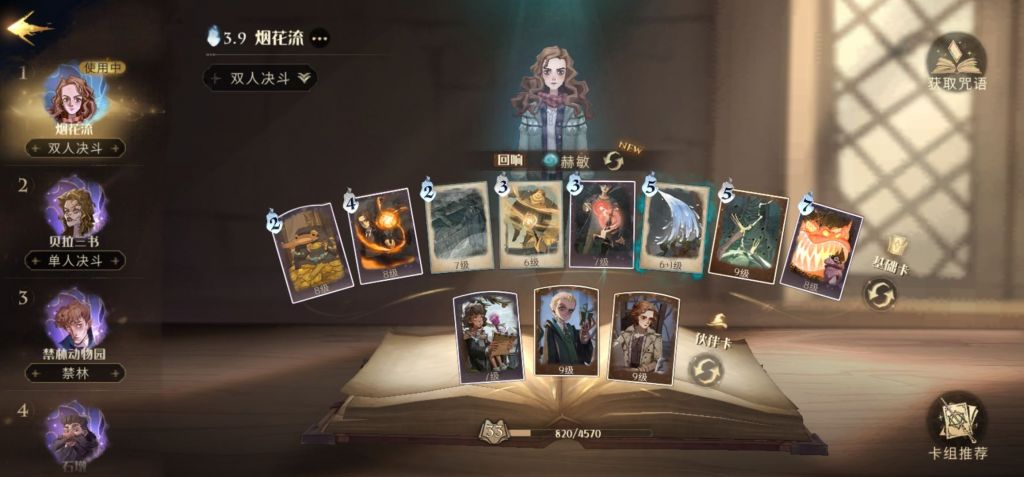Open 卡组推荐 deck recommendations
Viewport: 1024px width, 477px height.
[x=957, y=425]
